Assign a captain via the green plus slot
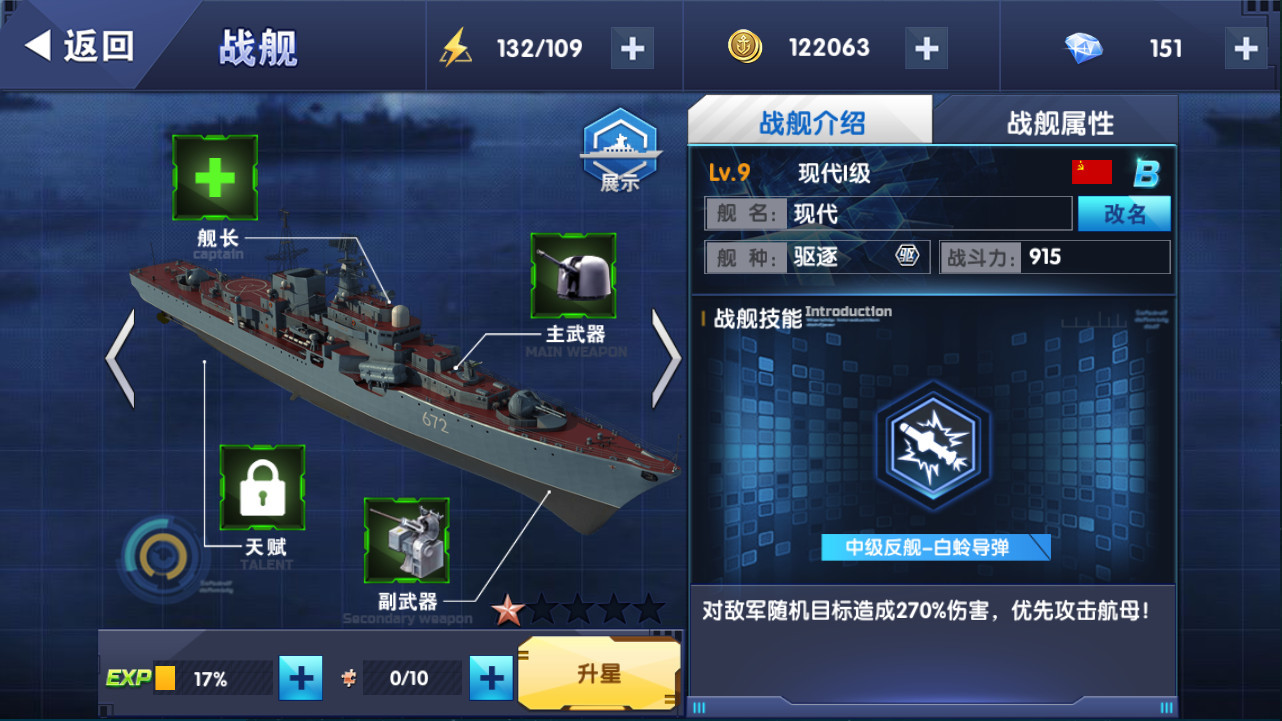Screen dimensions: 1282x721 tap(215, 178)
